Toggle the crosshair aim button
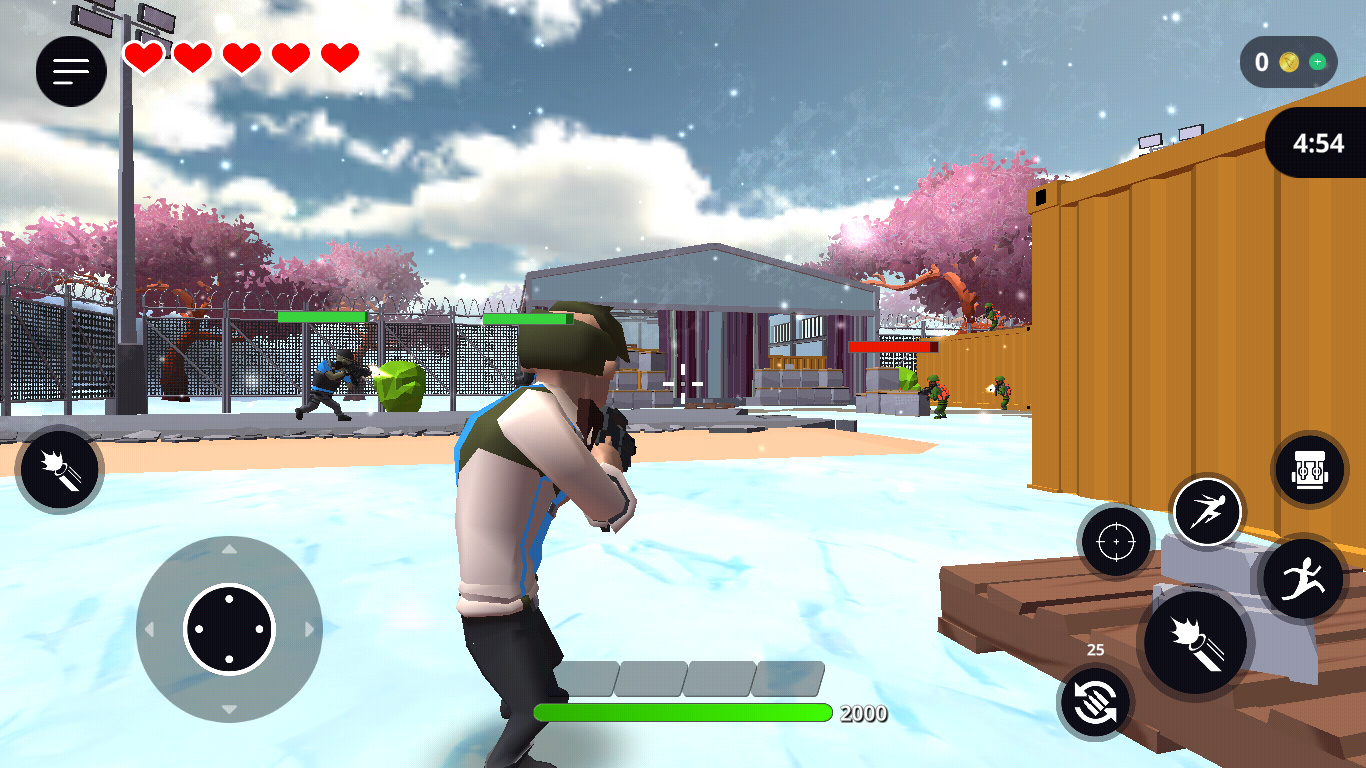Image resolution: width=1366 pixels, height=768 pixels. (x=1115, y=541)
